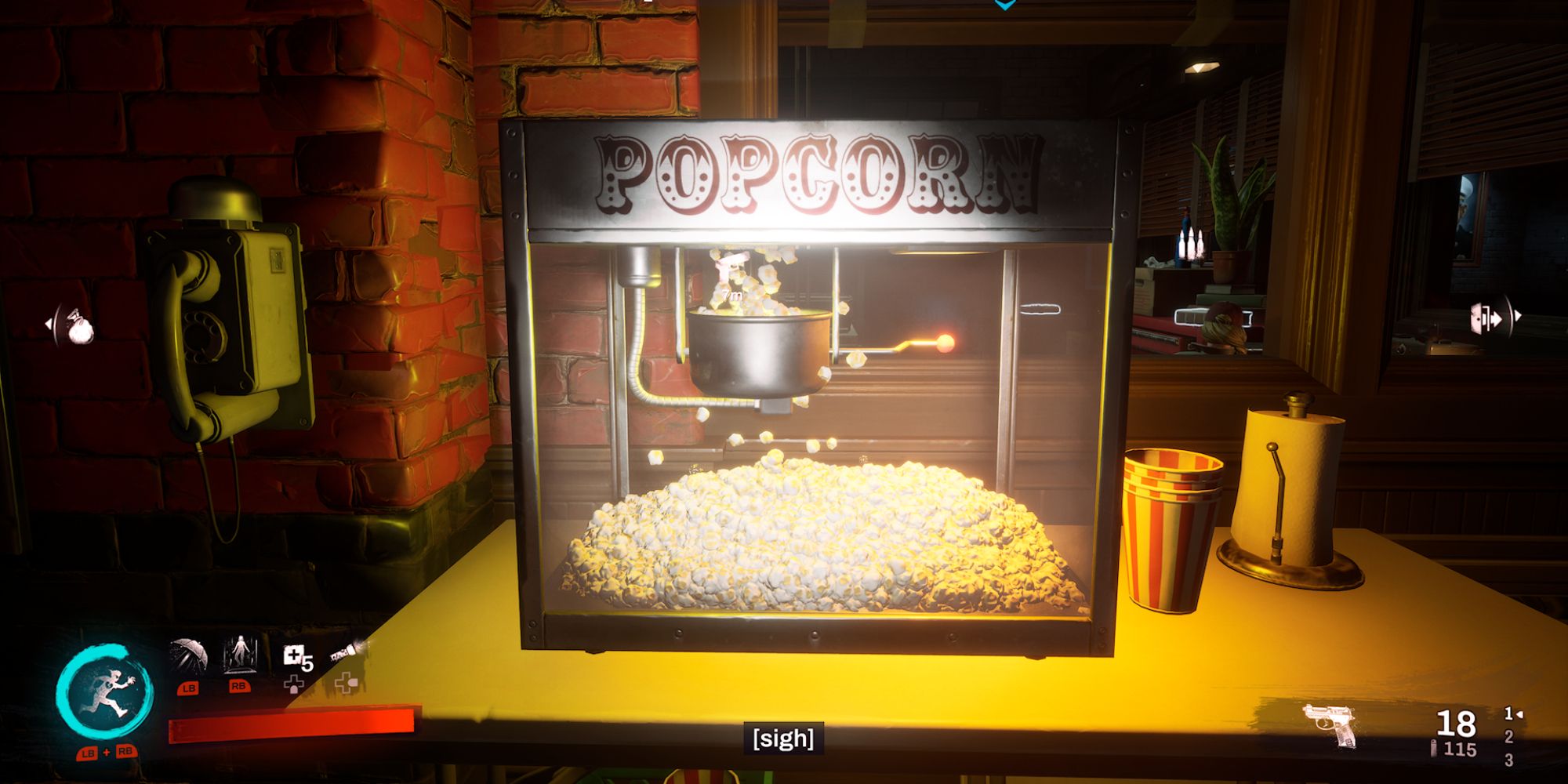The height and width of the screenshot is (784, 1568).
Task: Click the LB + RB ability prompt
Action: click(106, 753)
